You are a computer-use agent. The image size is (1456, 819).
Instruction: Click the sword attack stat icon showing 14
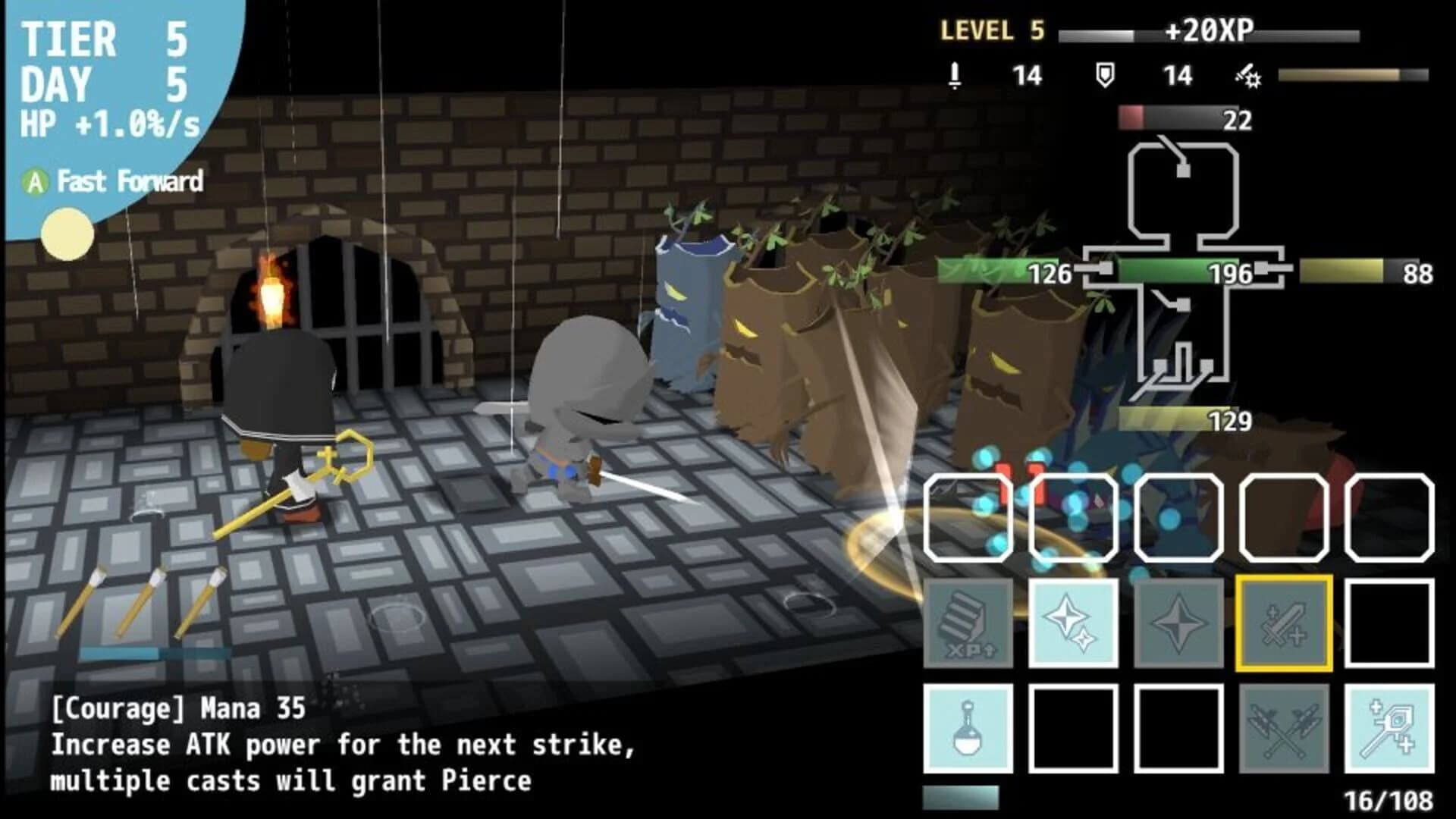pos(954,76)
